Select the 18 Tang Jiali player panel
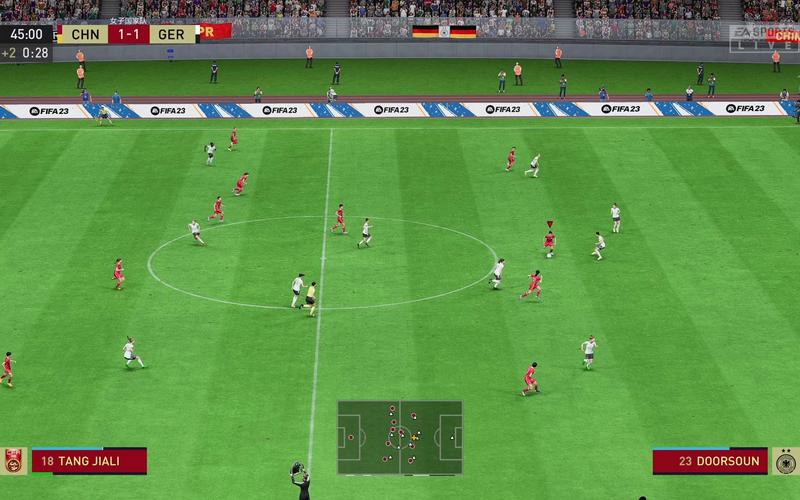This screenshot has width=800, height=500. pos(89,461)
